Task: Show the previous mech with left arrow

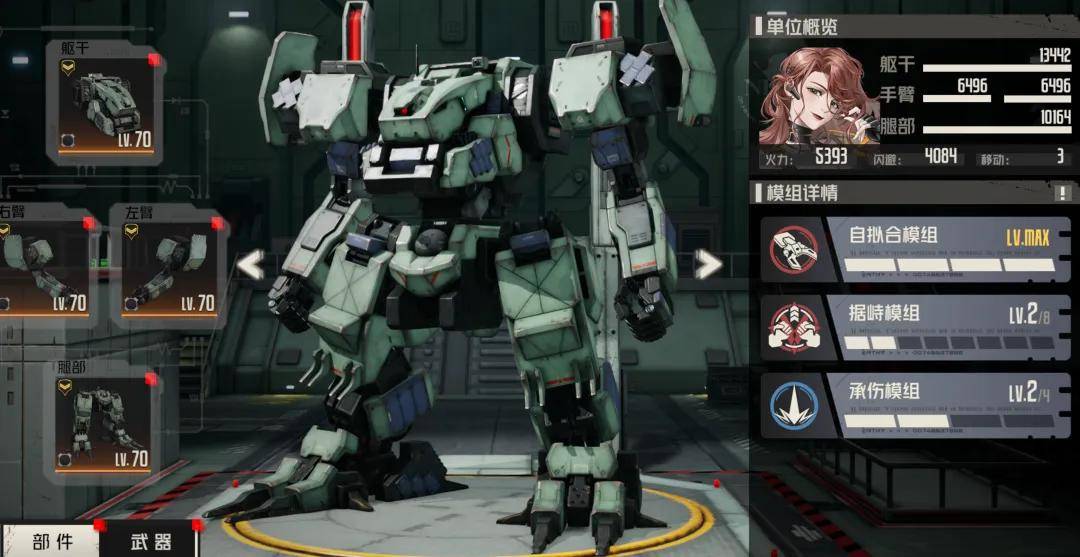Action: [x=251, y=265]
